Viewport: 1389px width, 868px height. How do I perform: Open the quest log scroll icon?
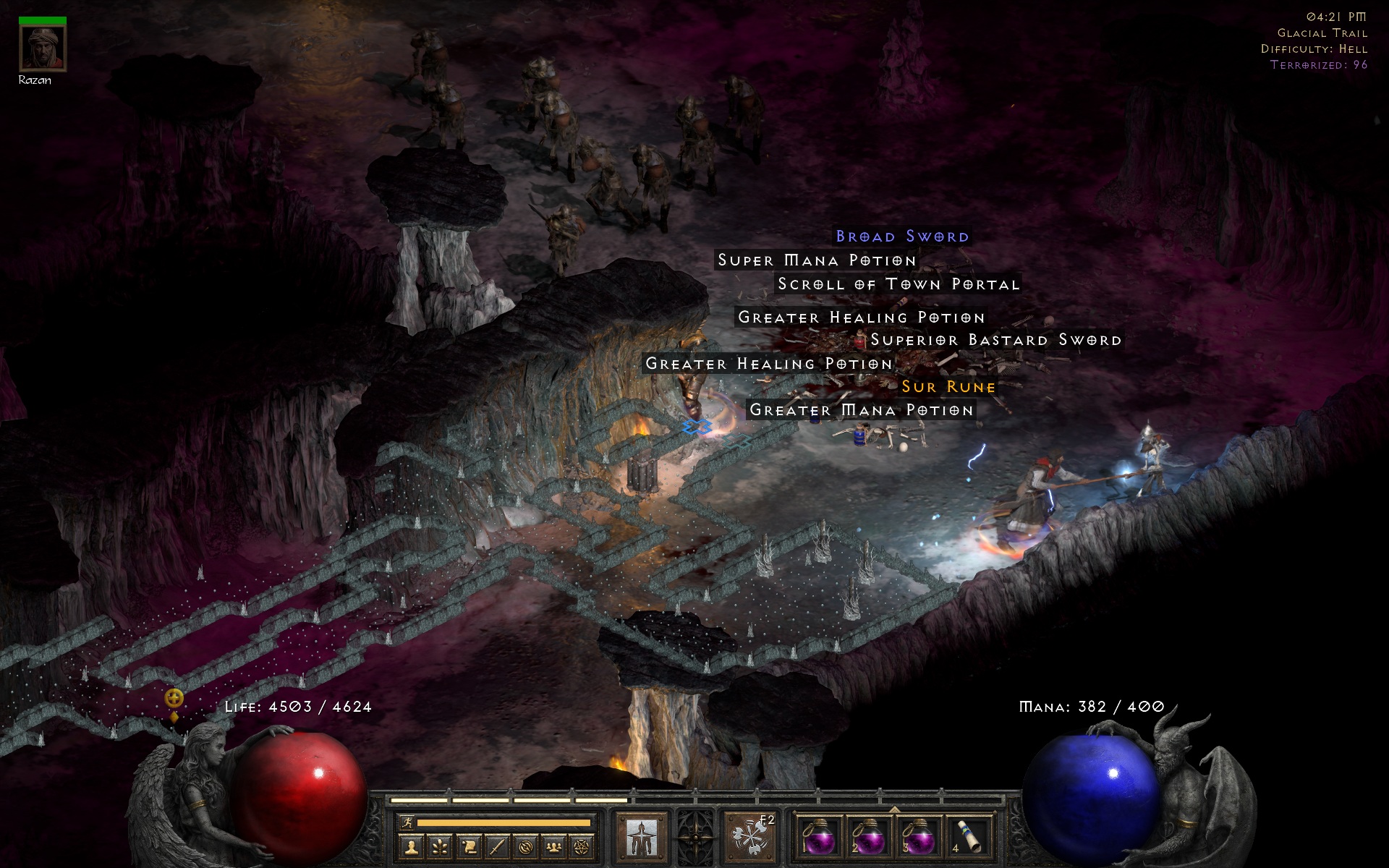(469, 846)
